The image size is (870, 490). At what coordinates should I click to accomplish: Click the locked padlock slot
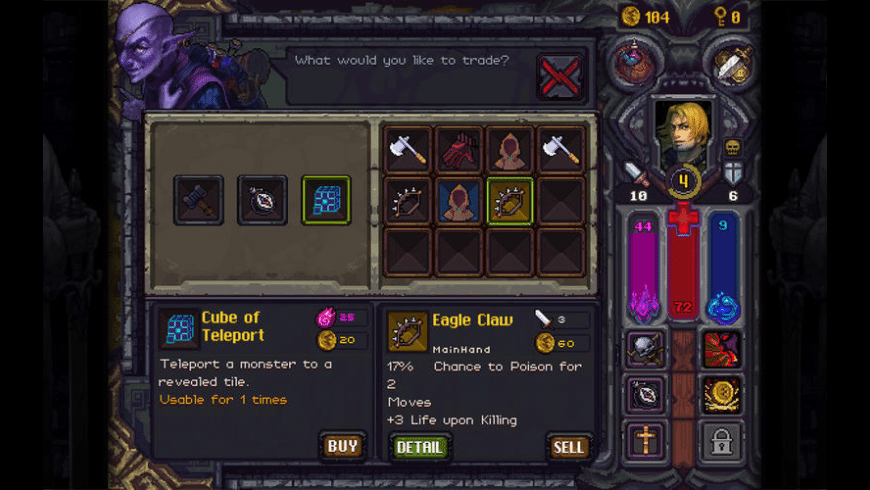[x=721, y=440]
